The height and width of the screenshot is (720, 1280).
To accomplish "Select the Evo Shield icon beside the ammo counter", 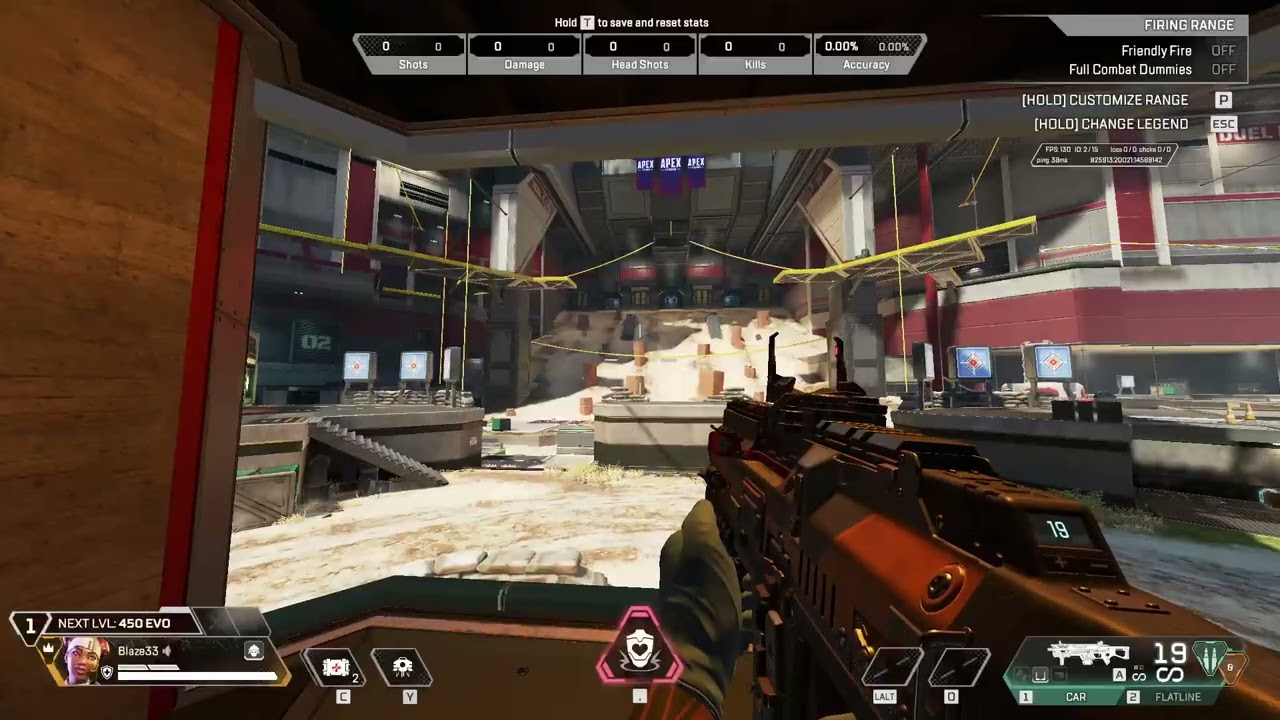I will tap(1210, 660).
